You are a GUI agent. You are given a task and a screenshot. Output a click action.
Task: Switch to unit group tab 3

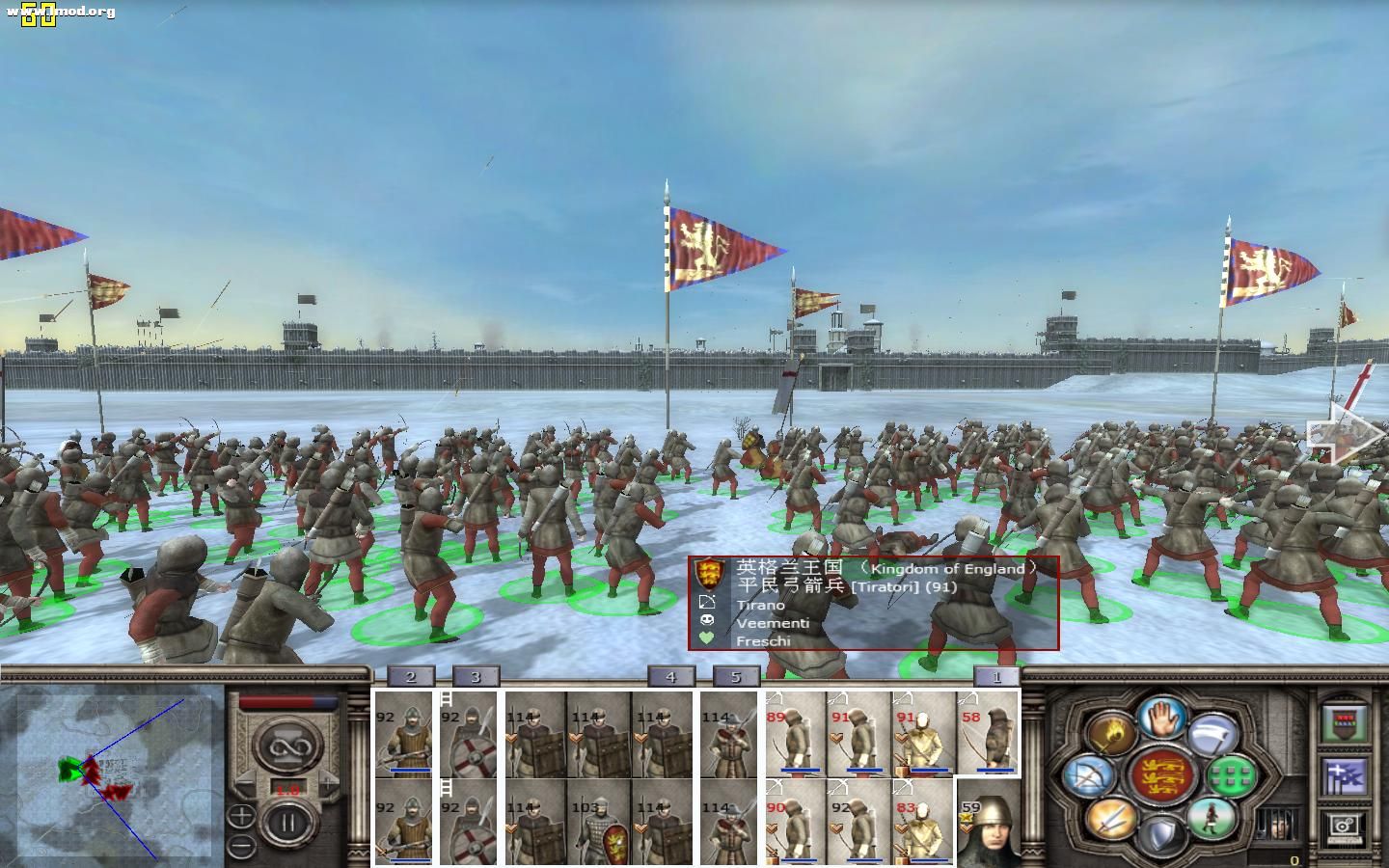pyautogui.click(x=476, y=677)
